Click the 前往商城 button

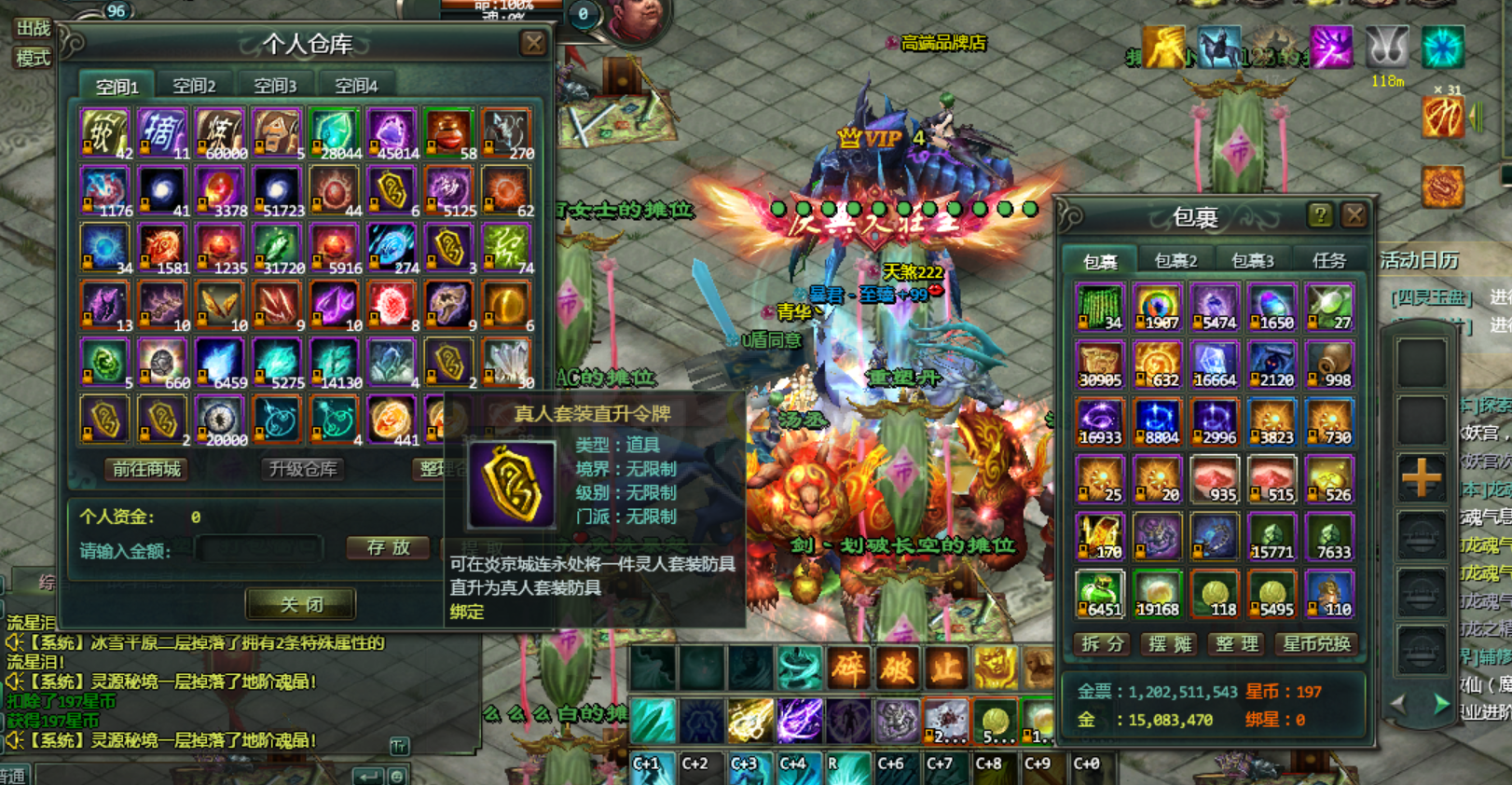click(x=146, y=469)
